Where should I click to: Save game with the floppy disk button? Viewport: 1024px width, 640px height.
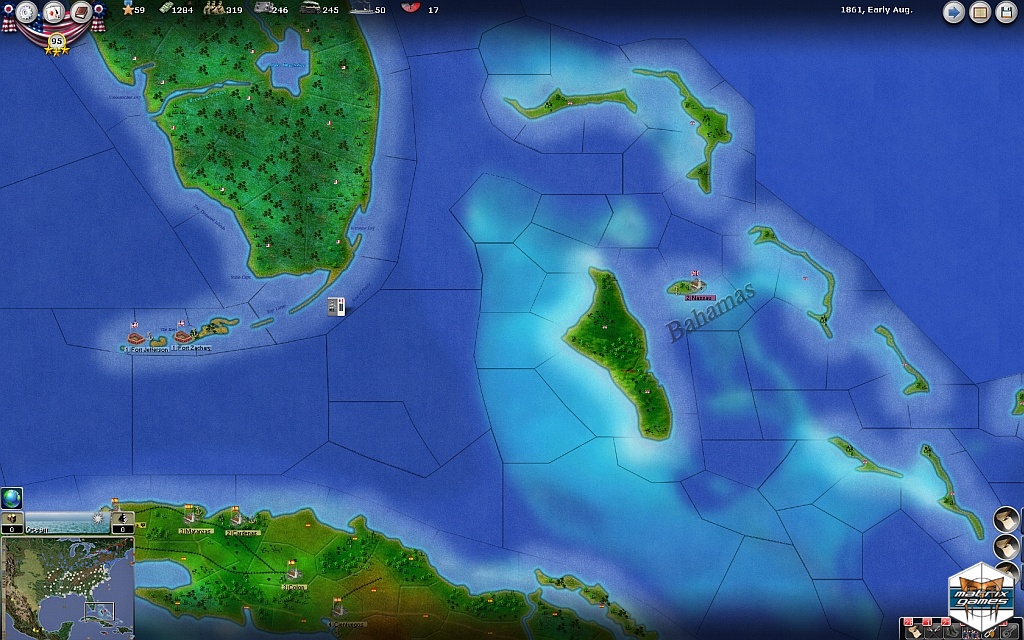(1006, 13)
